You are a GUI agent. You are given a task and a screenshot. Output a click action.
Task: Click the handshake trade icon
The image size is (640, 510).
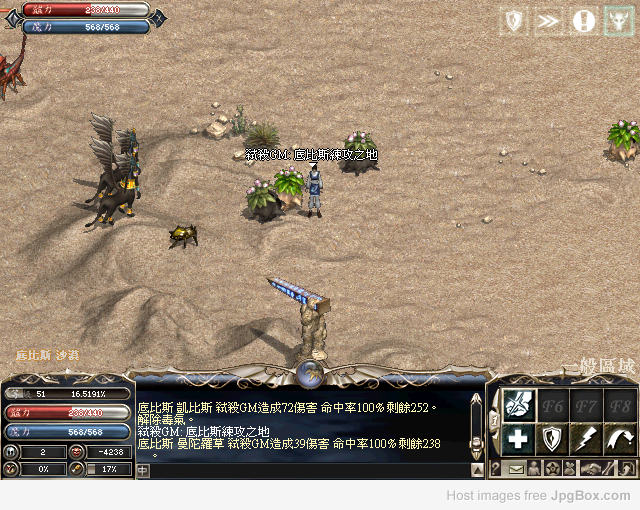(592, 468)
